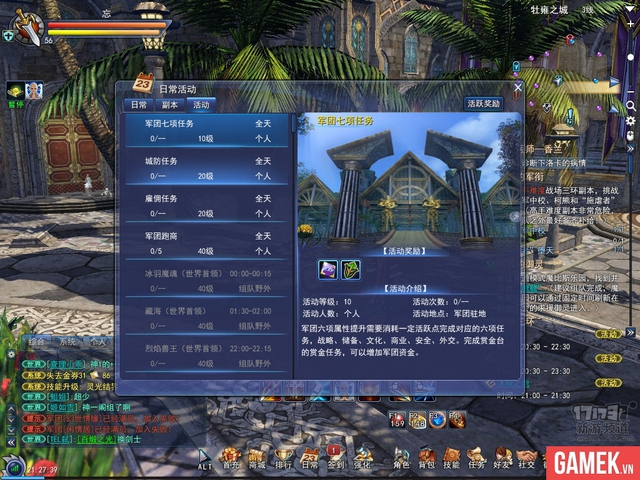The image size is (640, 480).
Task: Click the purple crystal reward icon
Action: click(x=327, y=269)
